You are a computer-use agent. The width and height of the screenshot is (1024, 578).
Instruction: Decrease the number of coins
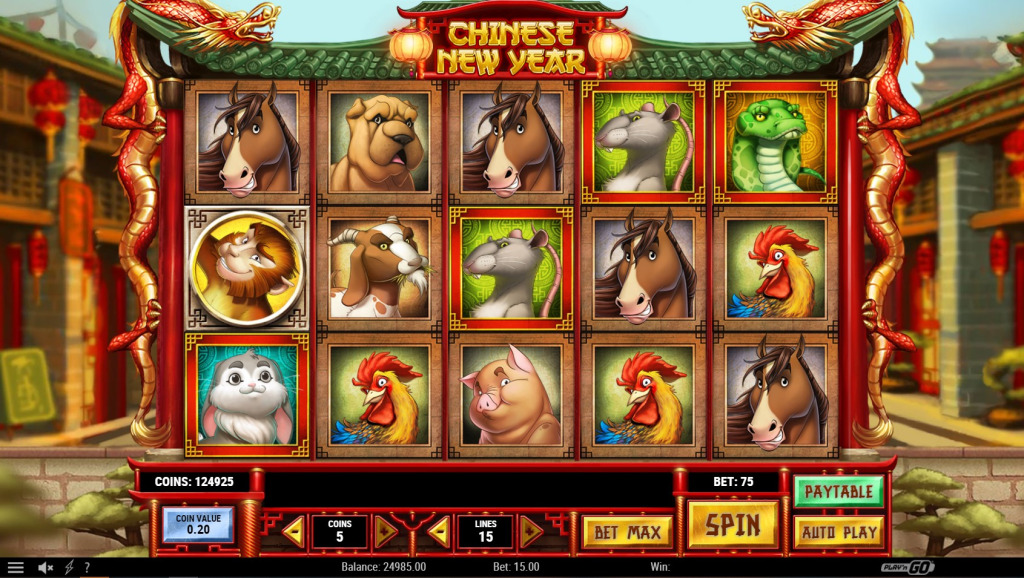[x=294, y=532]
